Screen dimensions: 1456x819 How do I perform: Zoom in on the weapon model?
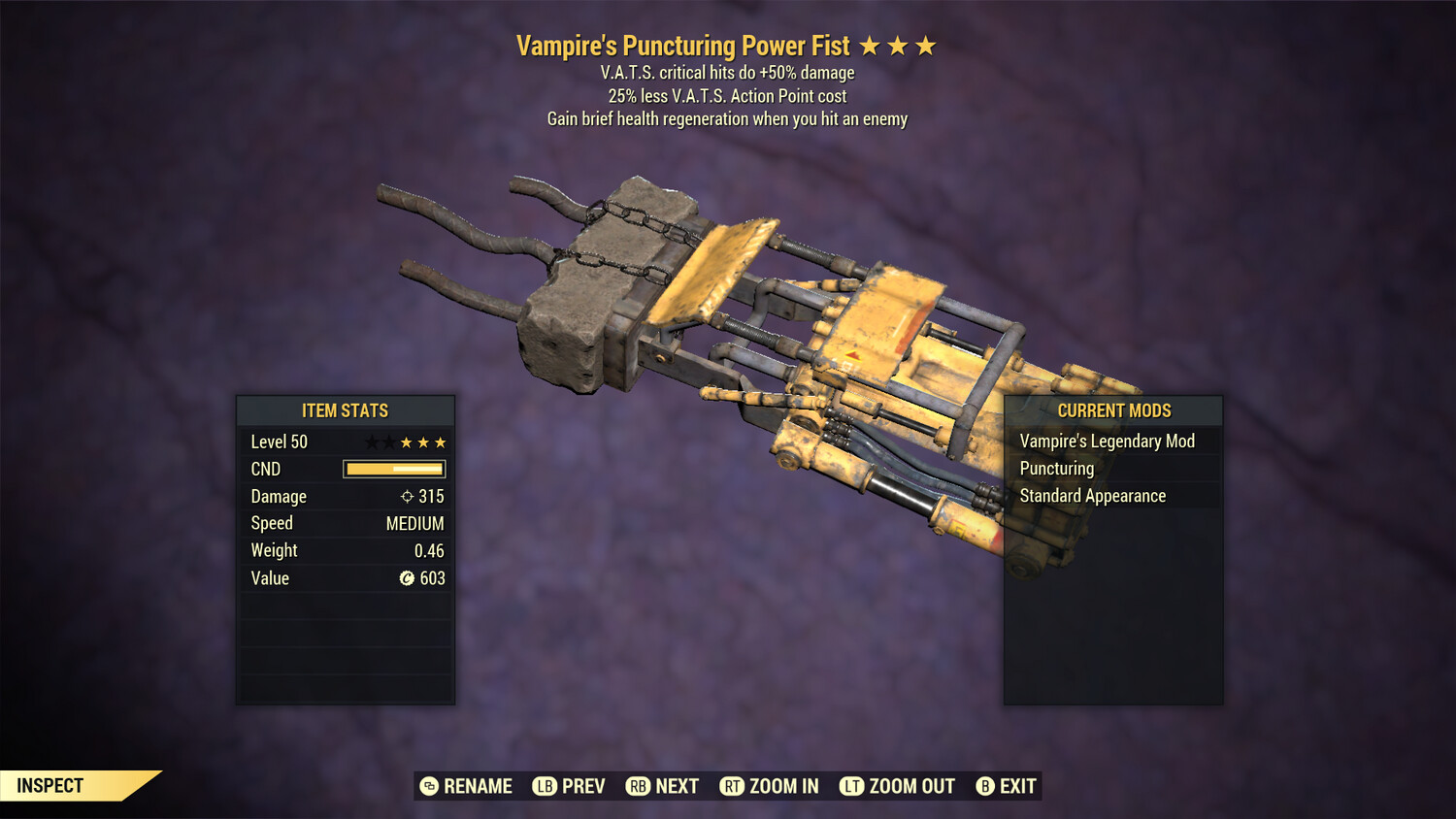coord(769,786)
